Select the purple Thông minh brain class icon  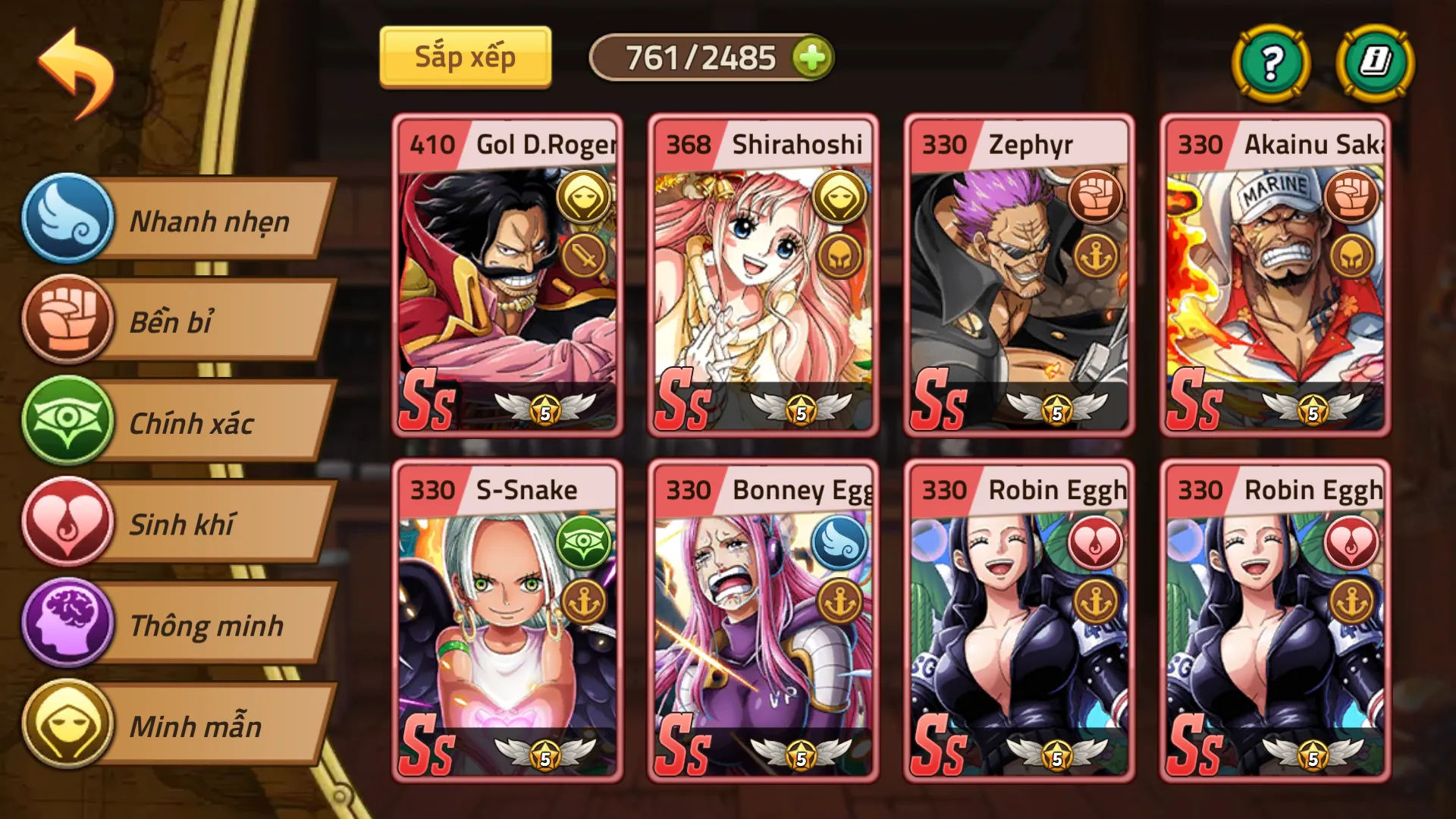click(x=67, y=626)
